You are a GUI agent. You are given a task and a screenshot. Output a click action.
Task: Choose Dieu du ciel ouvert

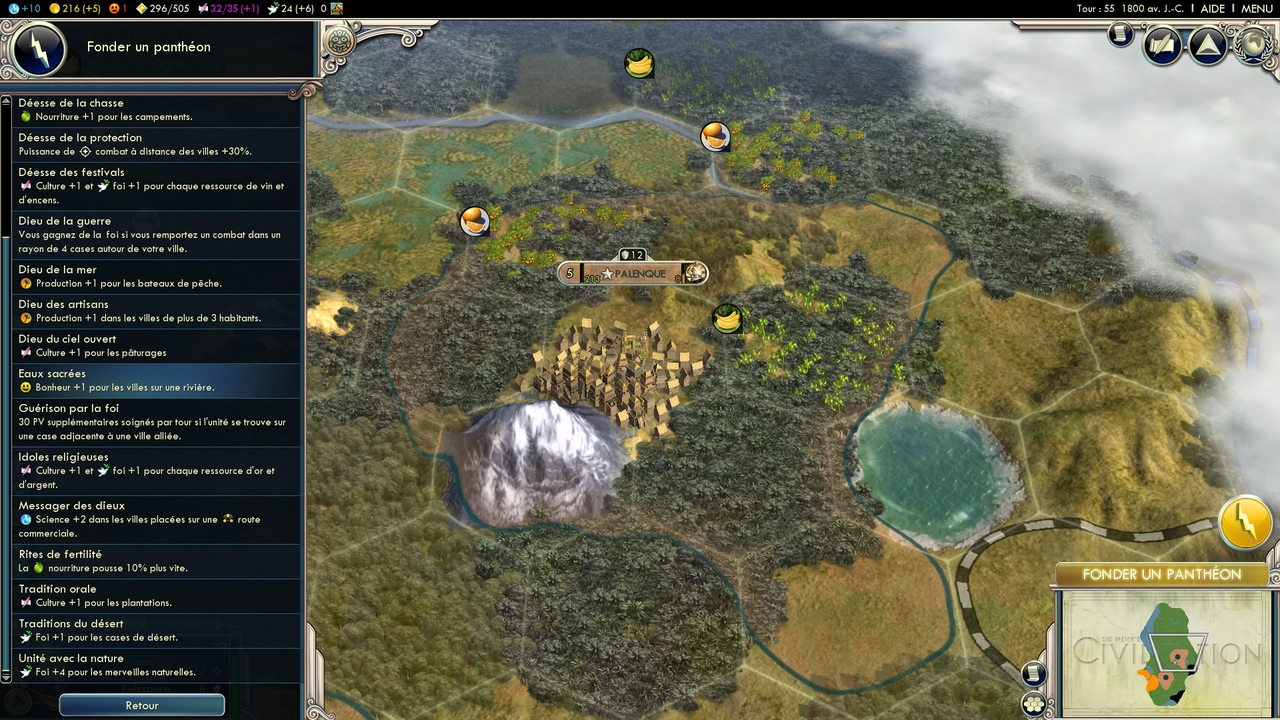[x=156, y=346]
